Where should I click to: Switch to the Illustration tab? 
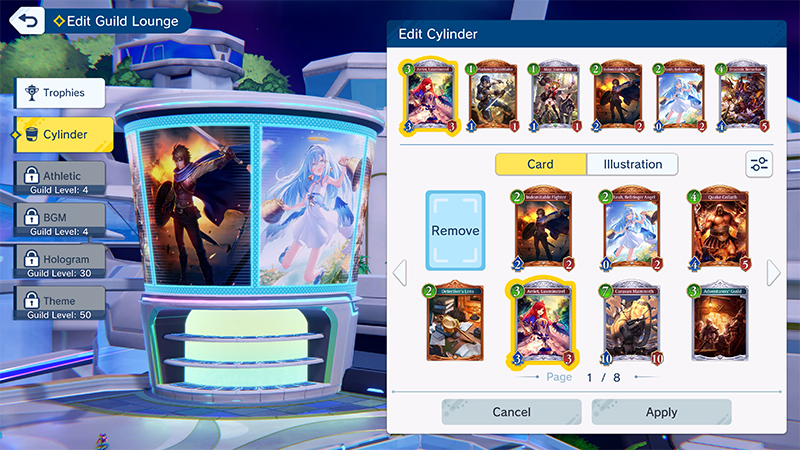tap(632, 164)
